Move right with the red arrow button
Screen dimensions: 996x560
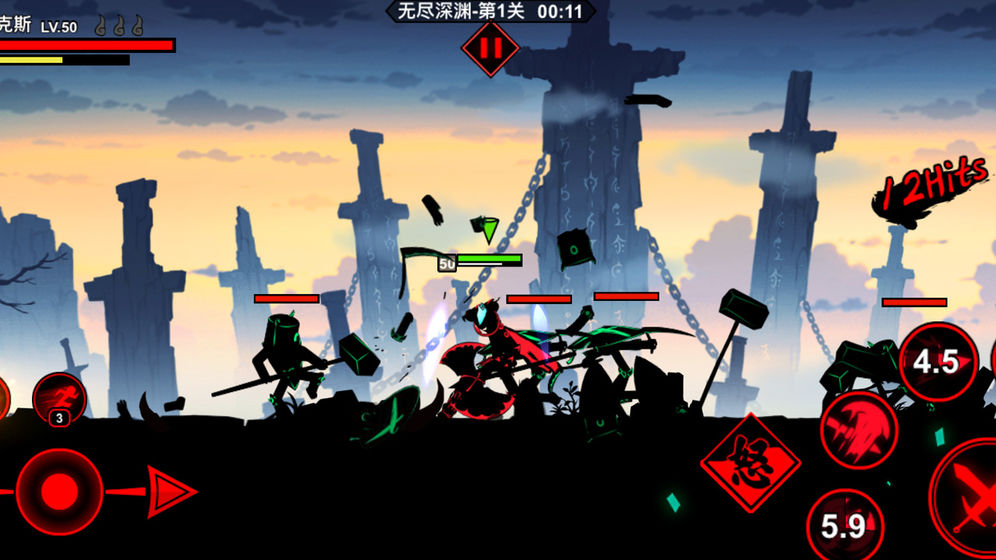[170, 491]
